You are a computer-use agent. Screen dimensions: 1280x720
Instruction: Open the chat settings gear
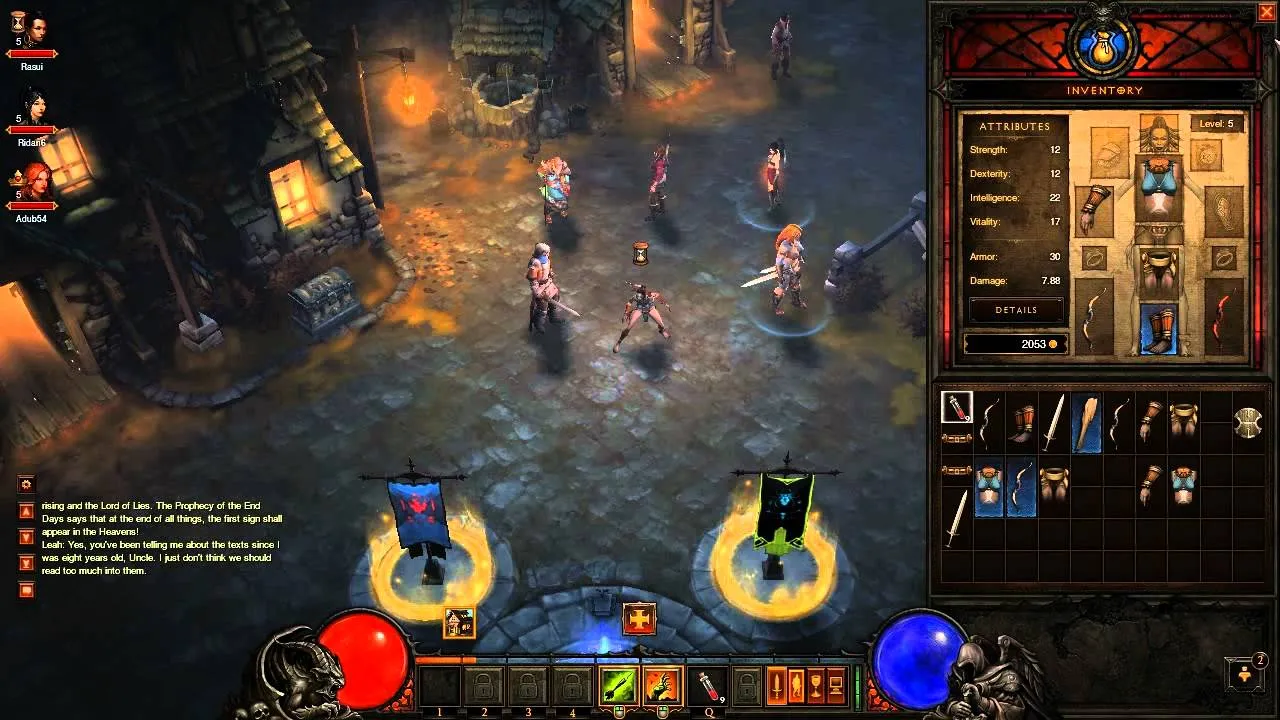click(x=27, y=484)
